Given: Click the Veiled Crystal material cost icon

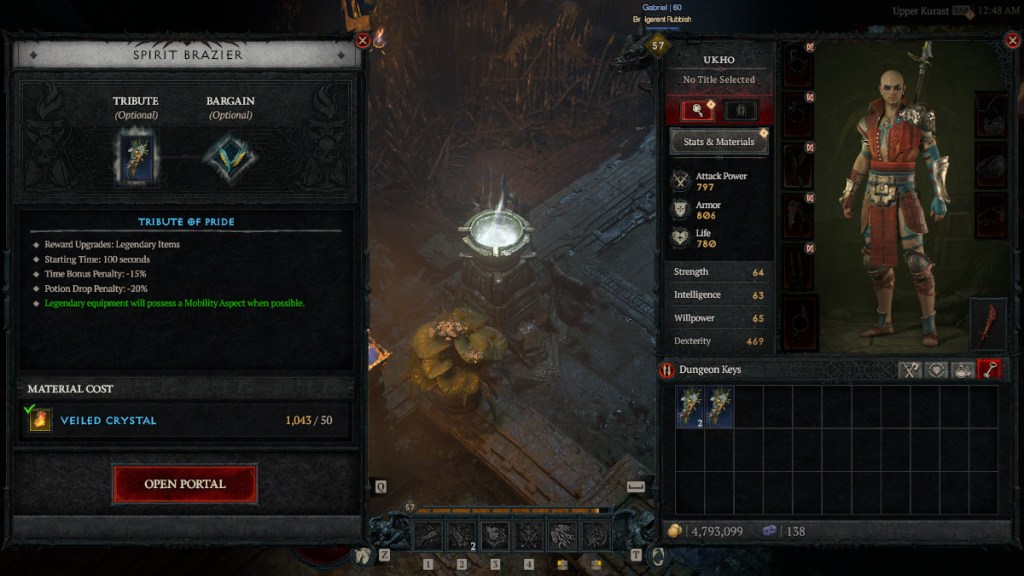Looking at the screenshot, I should (40, 420).
